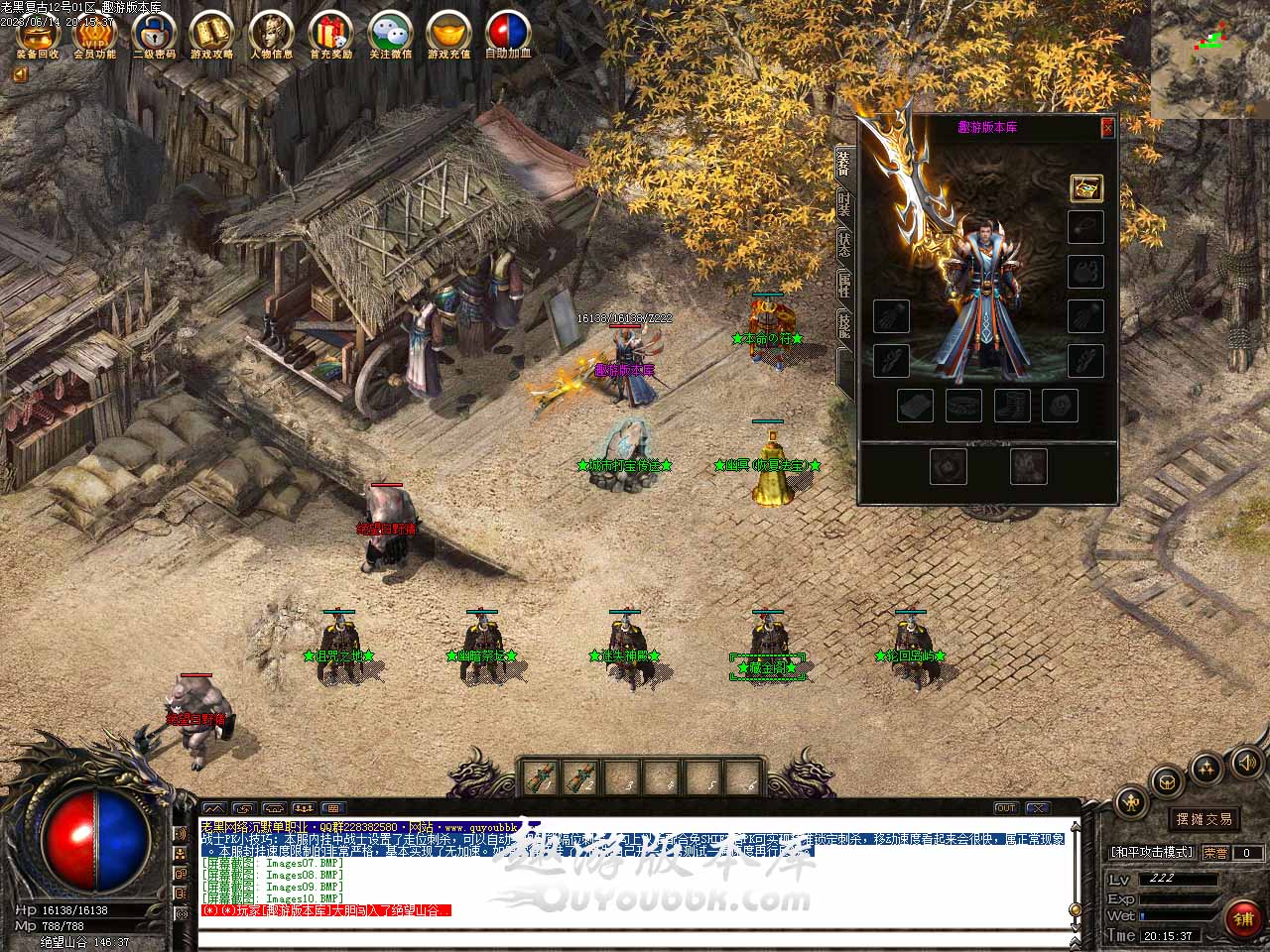Activate 自助加血 red-blue orb icon
Viewport: 1270px width, 952px height.
(x=508, y=34)
